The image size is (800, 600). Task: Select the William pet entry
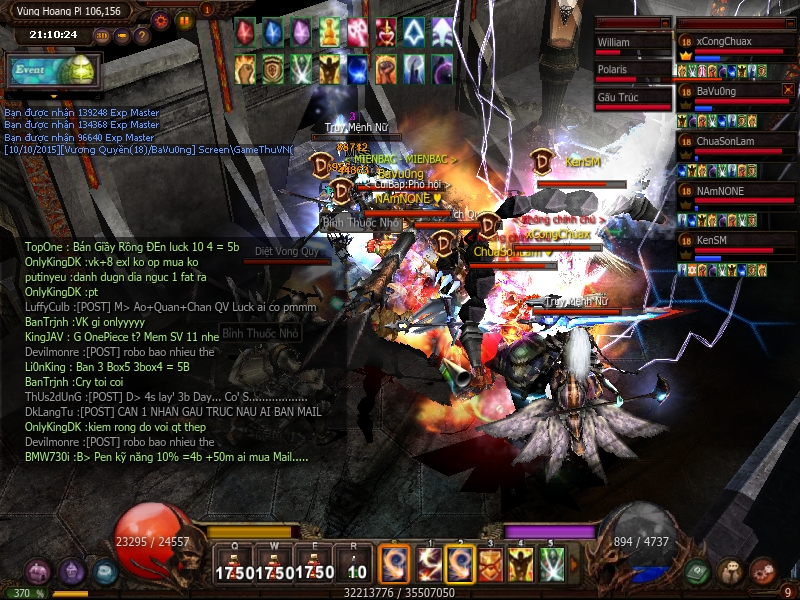tap(632, 43)
